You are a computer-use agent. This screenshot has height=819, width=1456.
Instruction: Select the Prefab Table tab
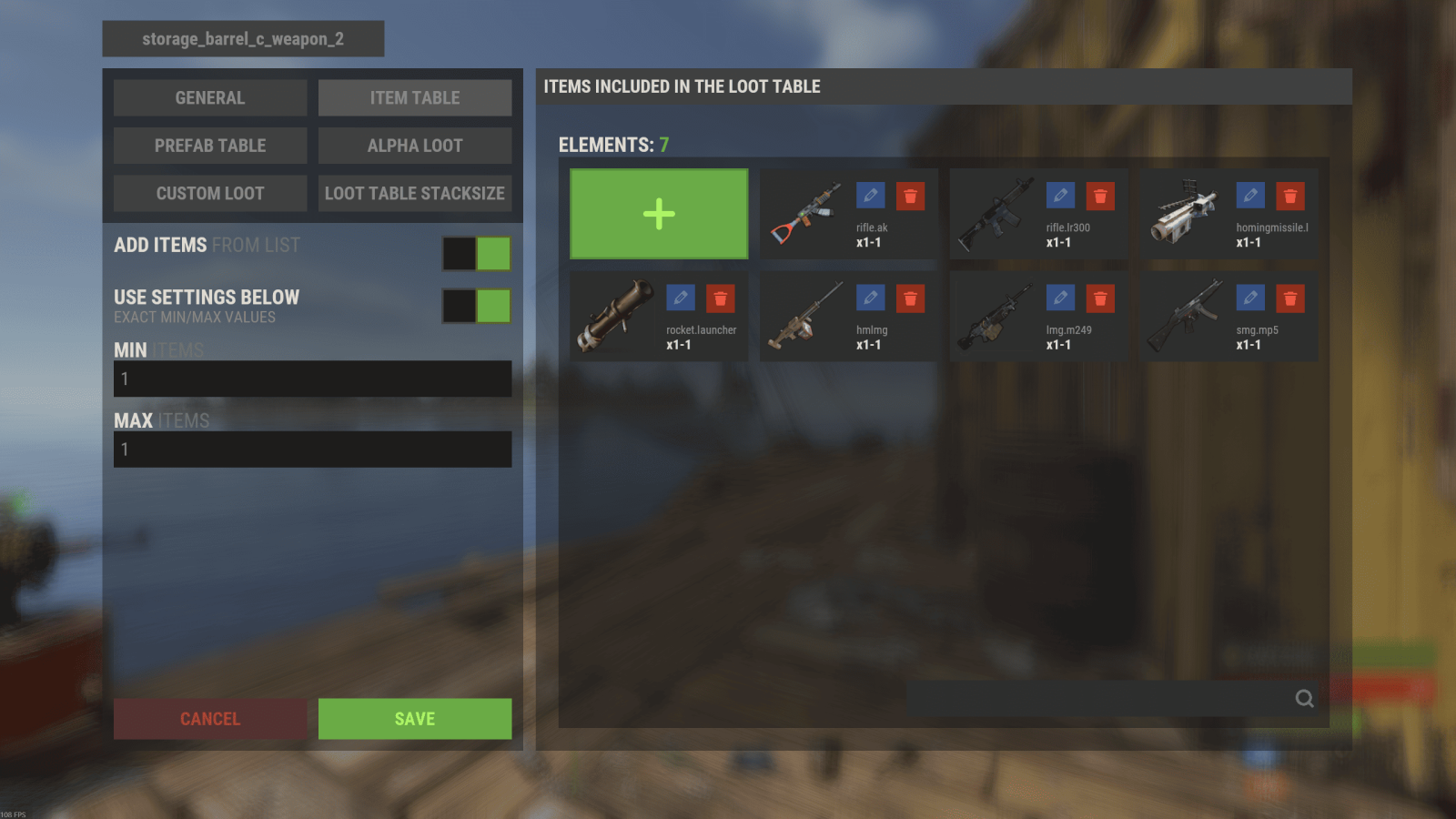[x=210, y=146]
